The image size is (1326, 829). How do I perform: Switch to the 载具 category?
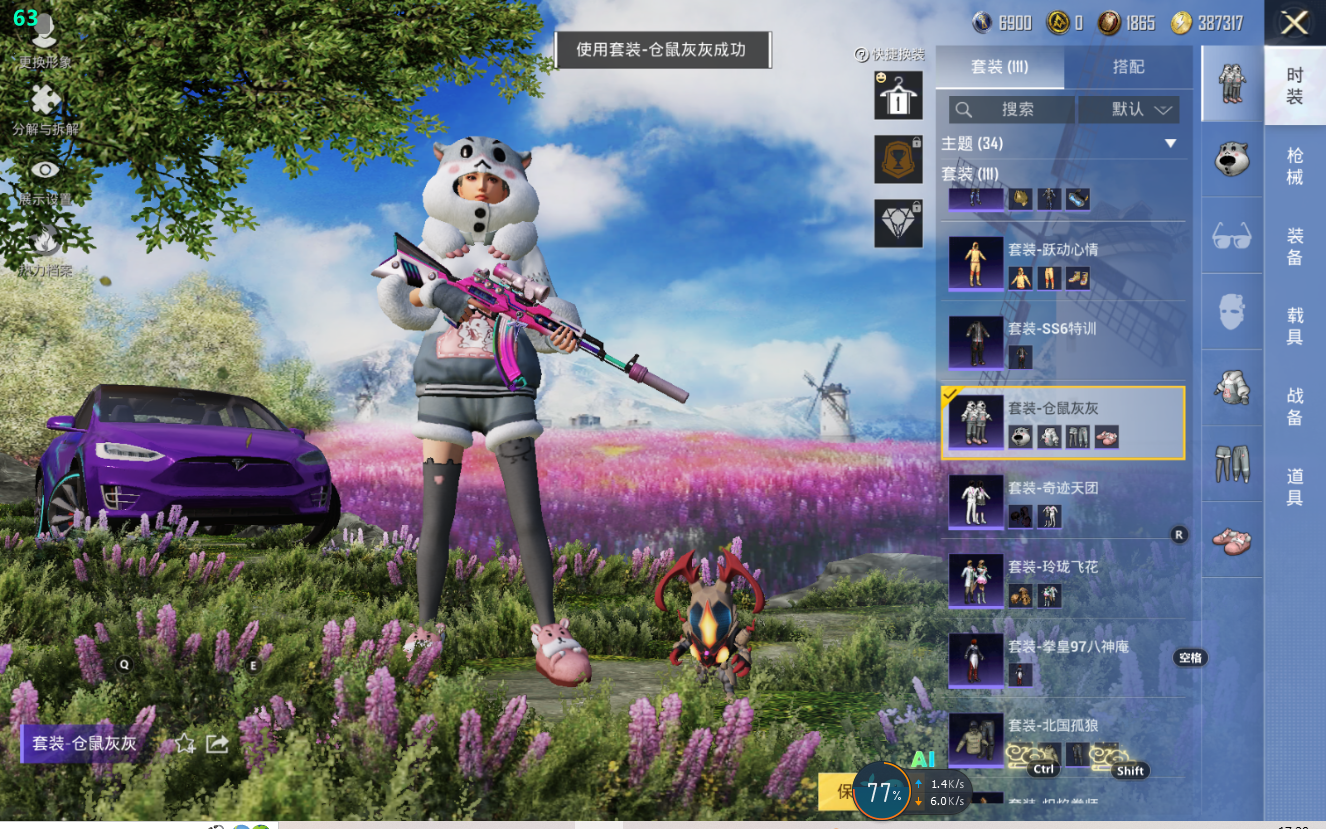tap(1295, 326)
